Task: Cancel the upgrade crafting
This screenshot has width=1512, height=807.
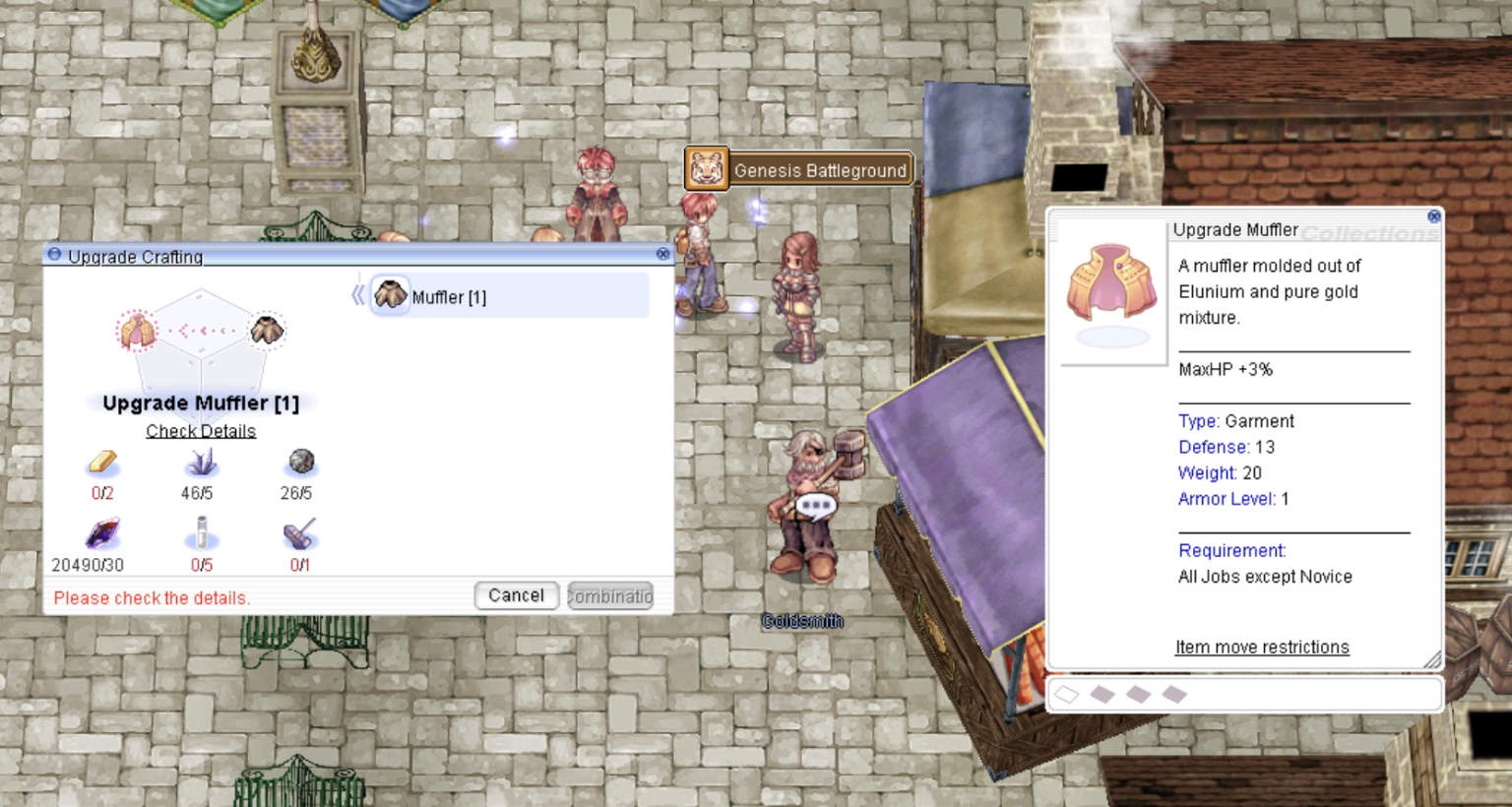Action: click(x=516, y=595)
